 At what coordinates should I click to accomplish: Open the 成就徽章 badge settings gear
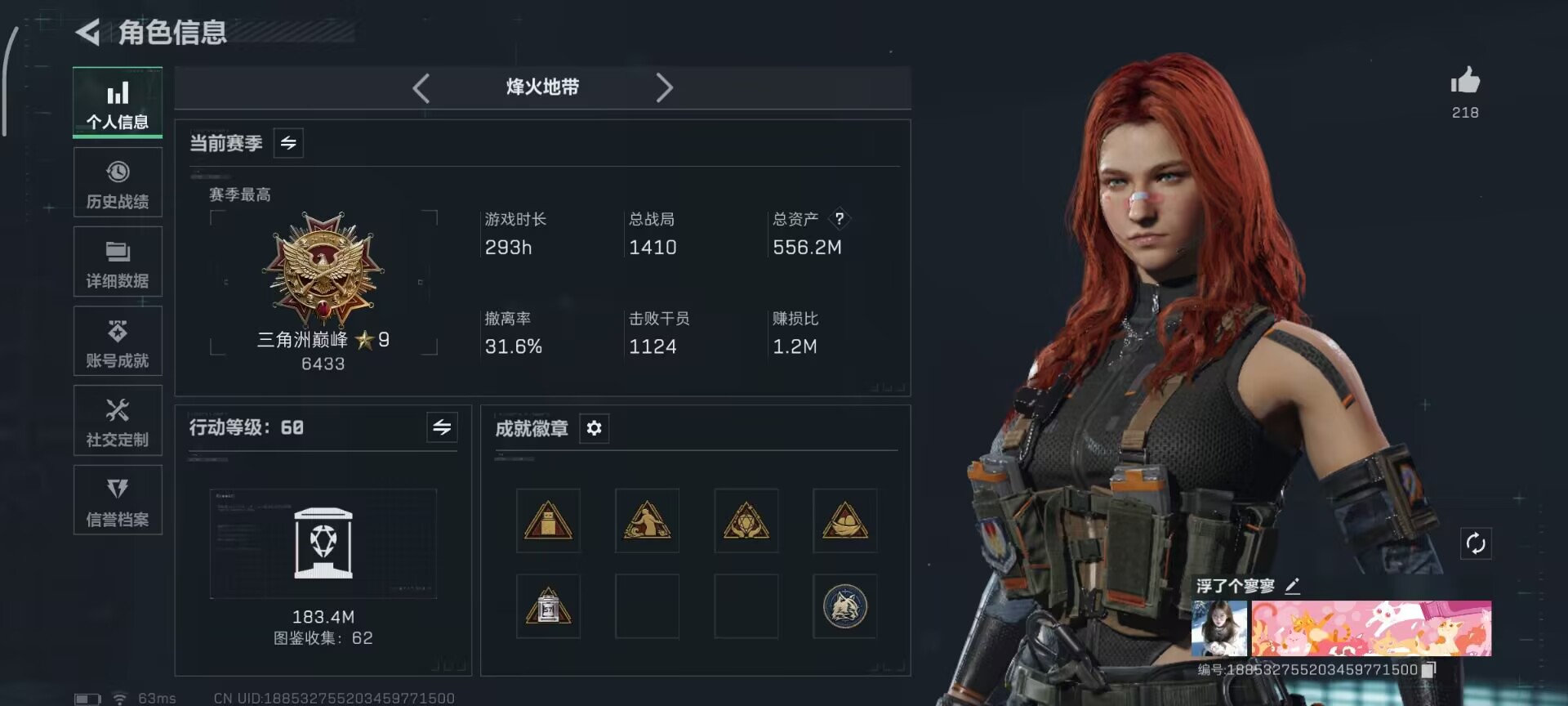(x=594, y=428)
